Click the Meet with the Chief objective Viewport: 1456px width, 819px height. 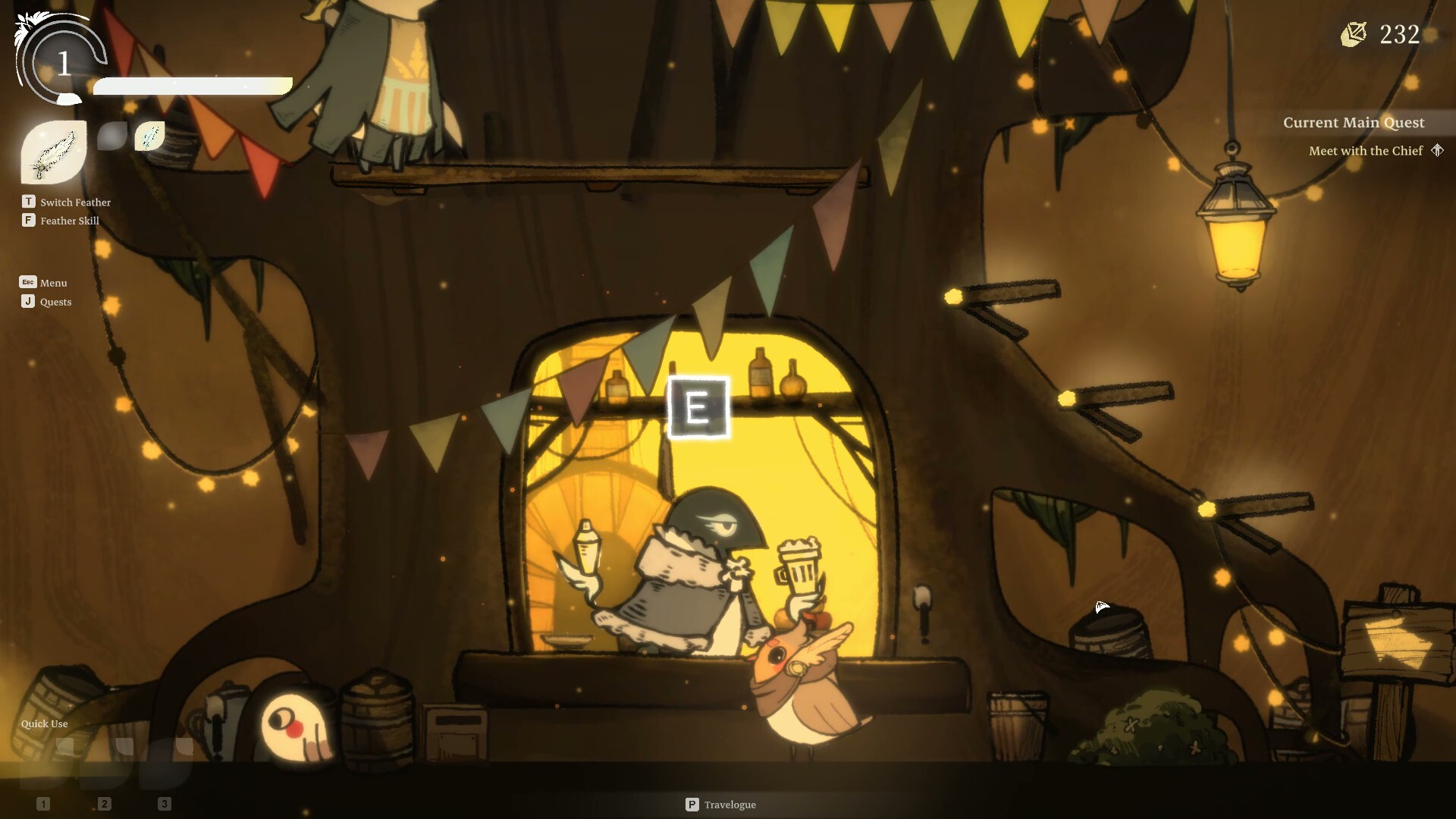tap(1365, 151)
